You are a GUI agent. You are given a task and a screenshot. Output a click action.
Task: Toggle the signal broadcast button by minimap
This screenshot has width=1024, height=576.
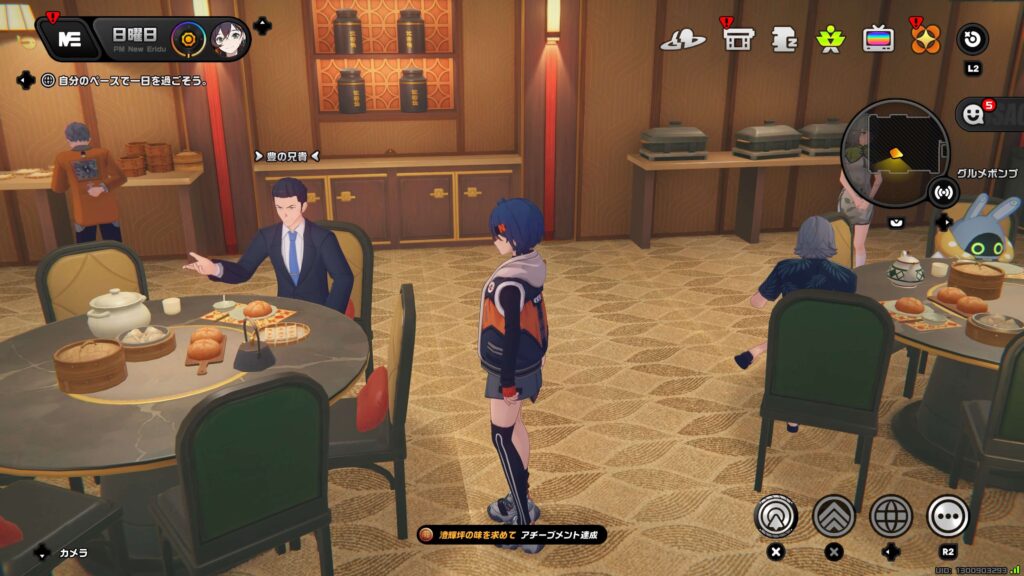coord(943,191)
